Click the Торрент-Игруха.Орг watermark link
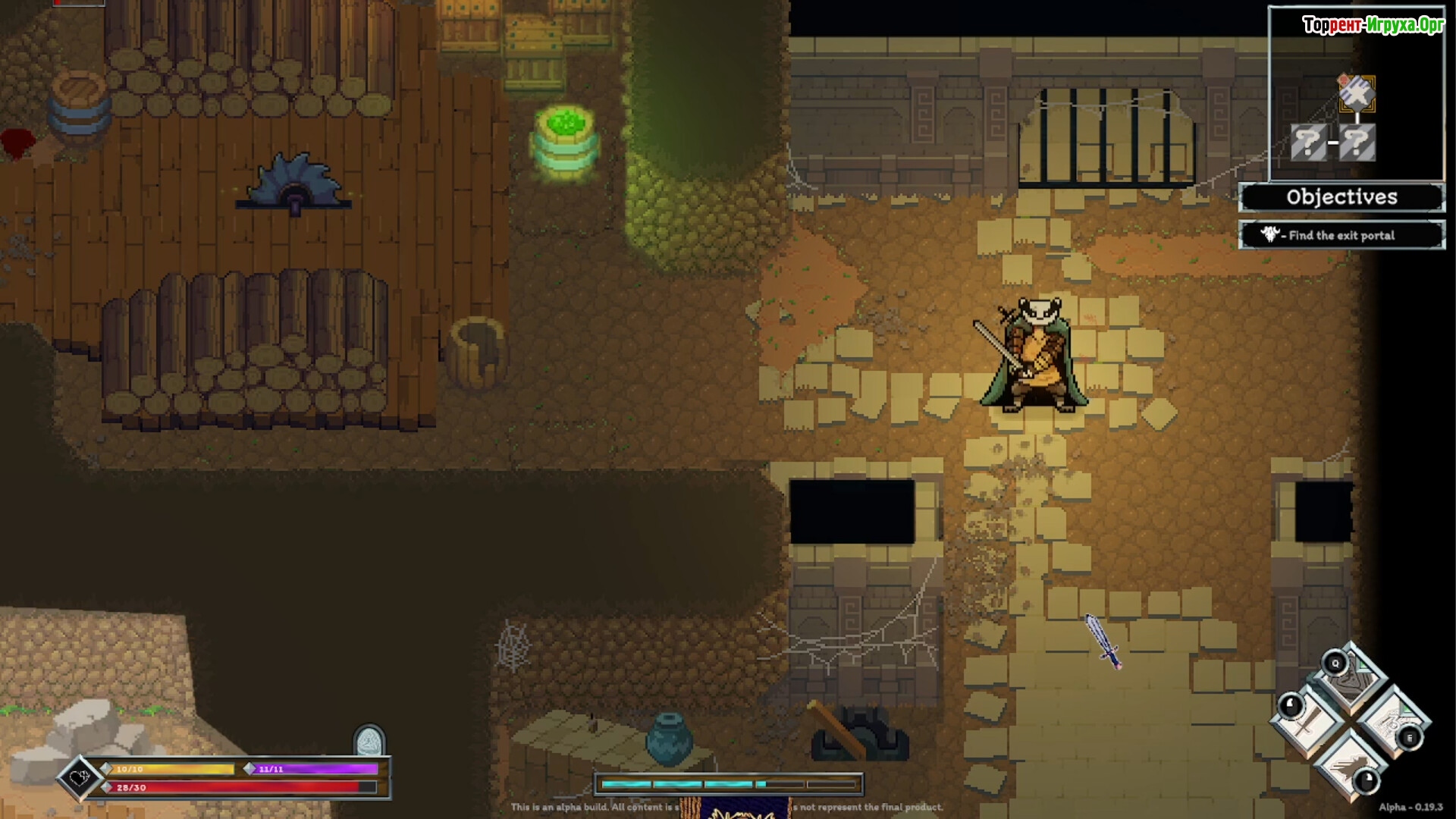The width and height of the screenshot is (1456, 819). tap(1373, 25)
